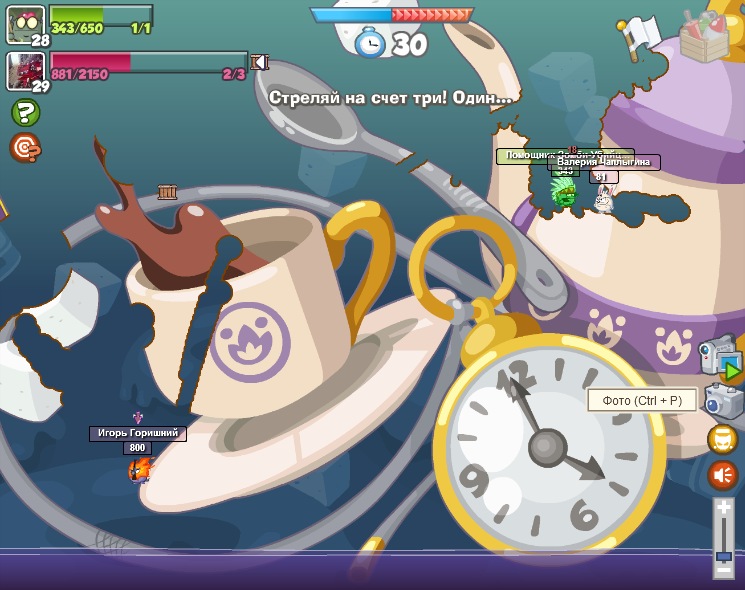Open the weapons crate inventory
The image size is (745, 590).
point(703,37)
